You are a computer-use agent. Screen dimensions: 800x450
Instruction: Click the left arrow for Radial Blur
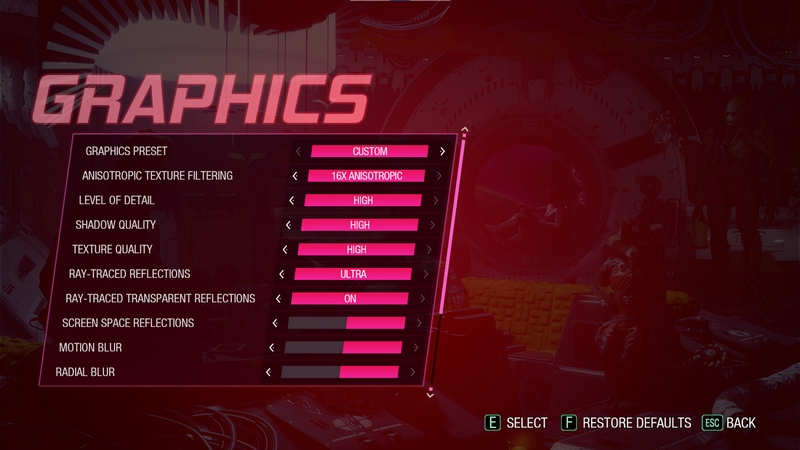click(x=268, y=372)
